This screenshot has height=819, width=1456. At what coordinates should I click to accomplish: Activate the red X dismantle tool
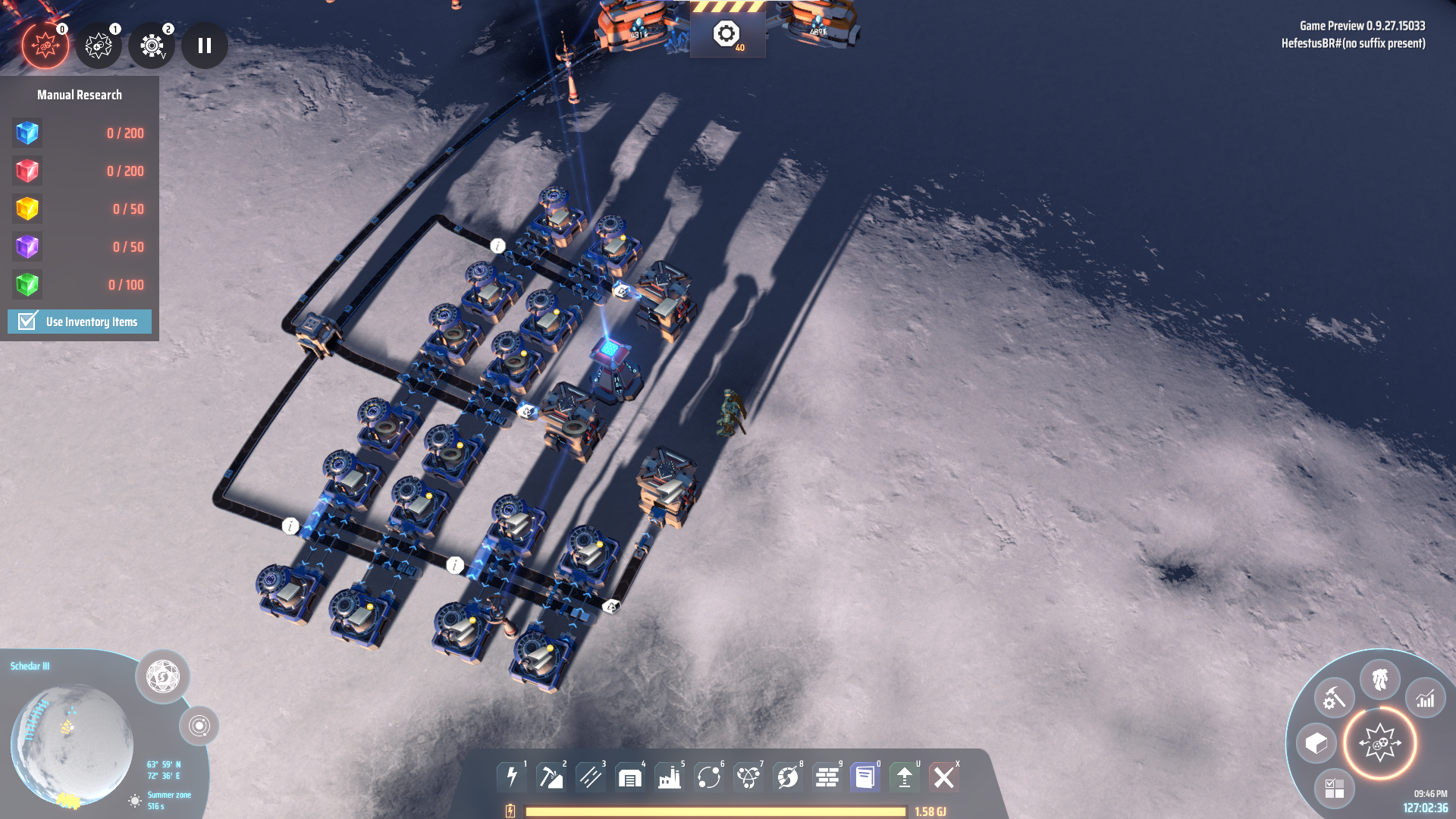944,777
